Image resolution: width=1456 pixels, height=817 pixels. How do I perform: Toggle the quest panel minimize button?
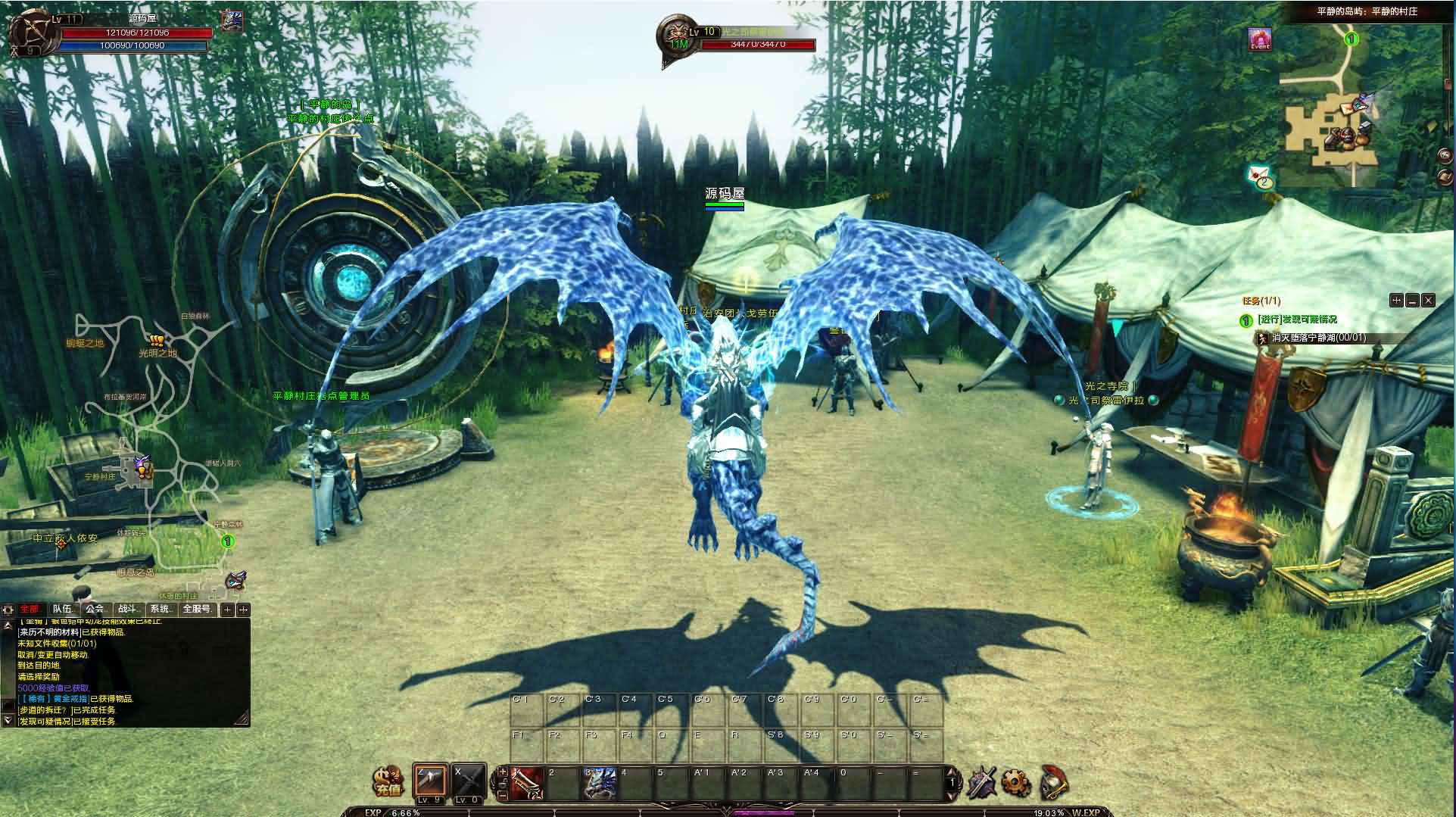pos(1411,301)
